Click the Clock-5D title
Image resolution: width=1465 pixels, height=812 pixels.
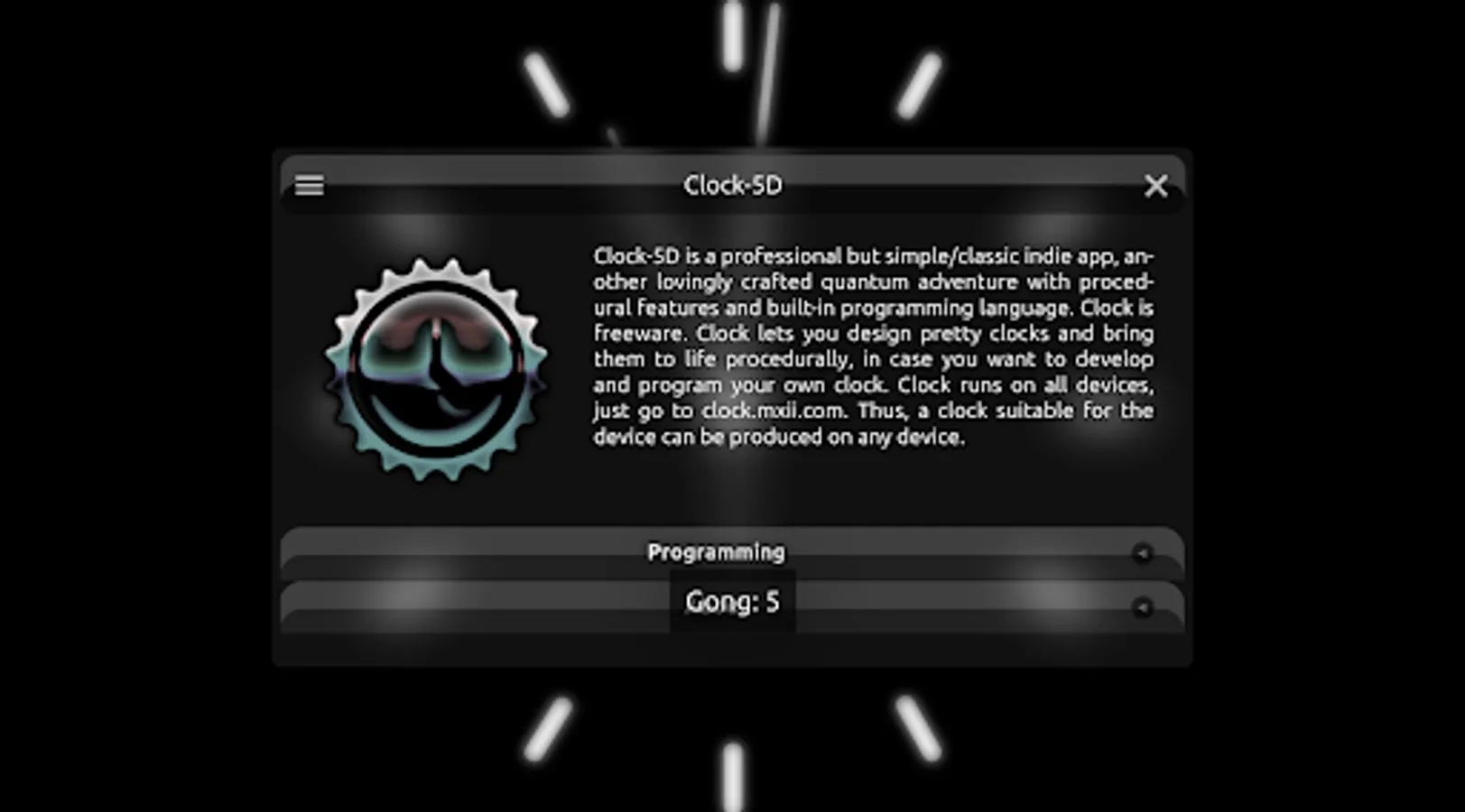[x=733, y=185]
